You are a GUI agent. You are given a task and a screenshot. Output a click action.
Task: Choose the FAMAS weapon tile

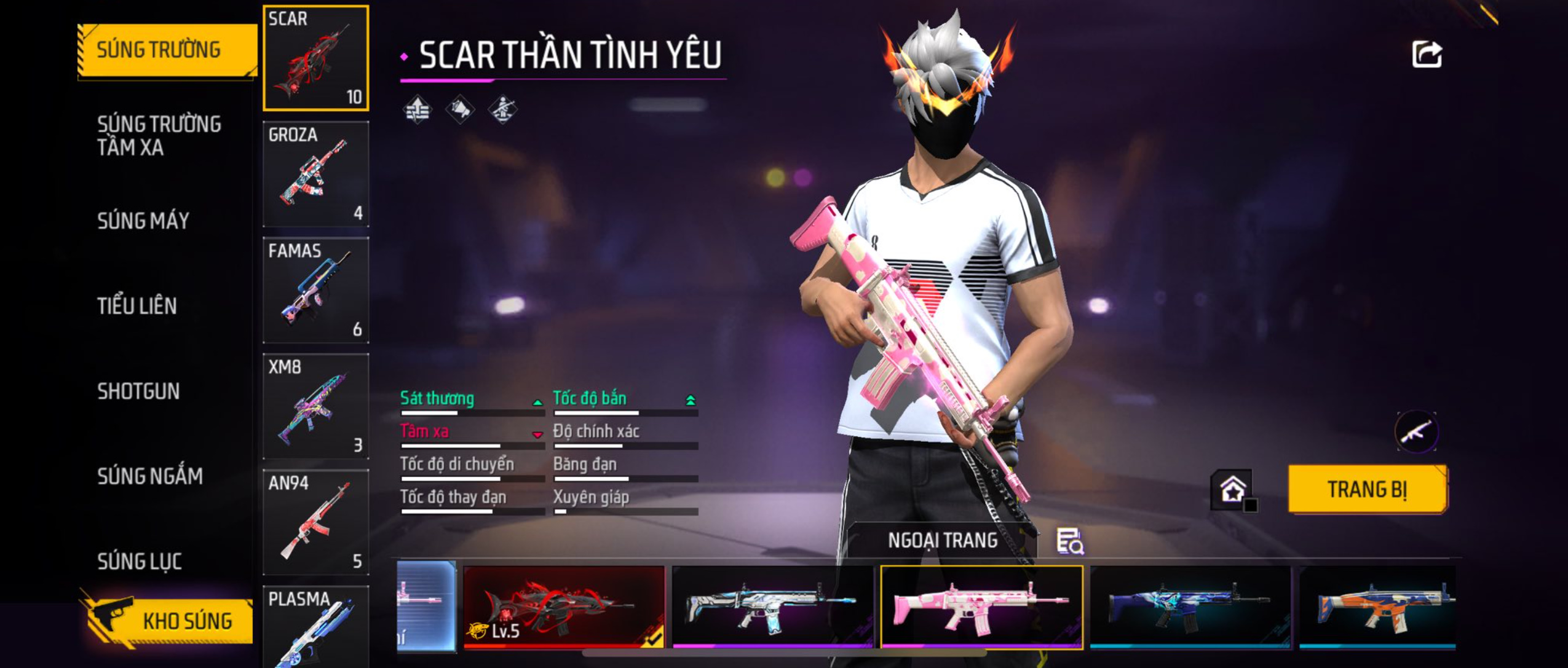point(315,290)
